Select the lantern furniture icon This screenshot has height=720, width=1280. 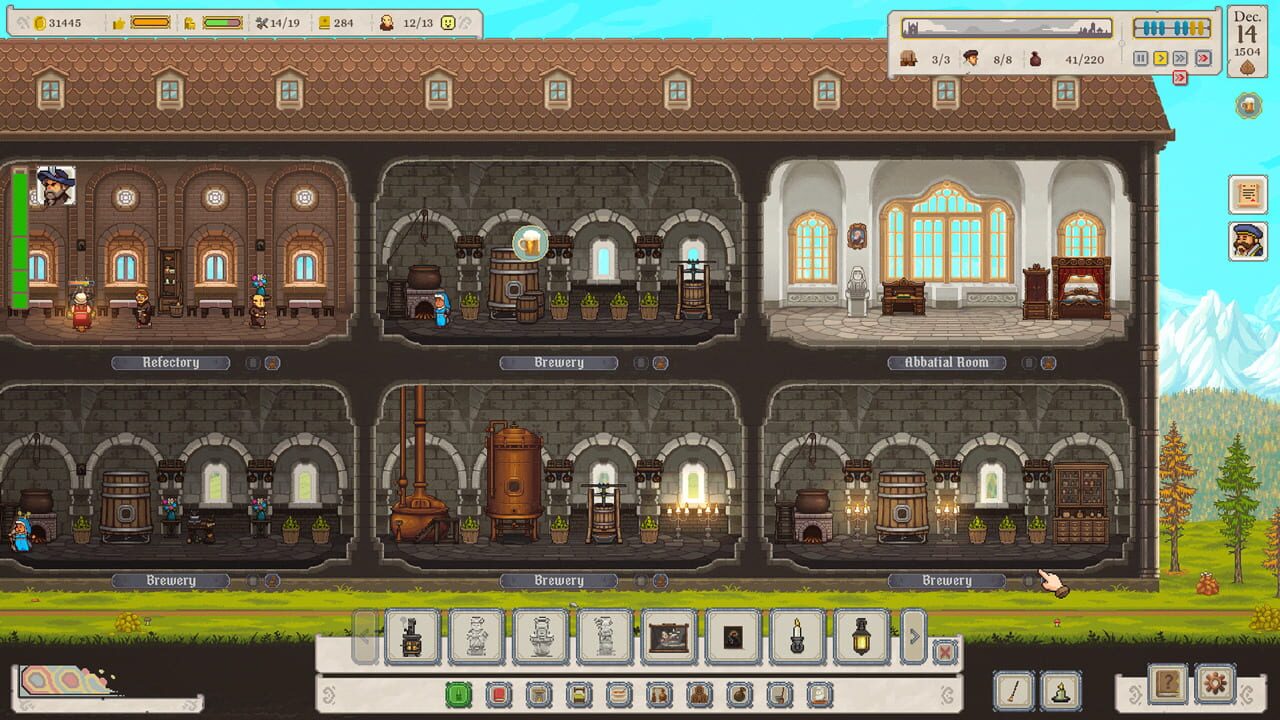(863, 635)
